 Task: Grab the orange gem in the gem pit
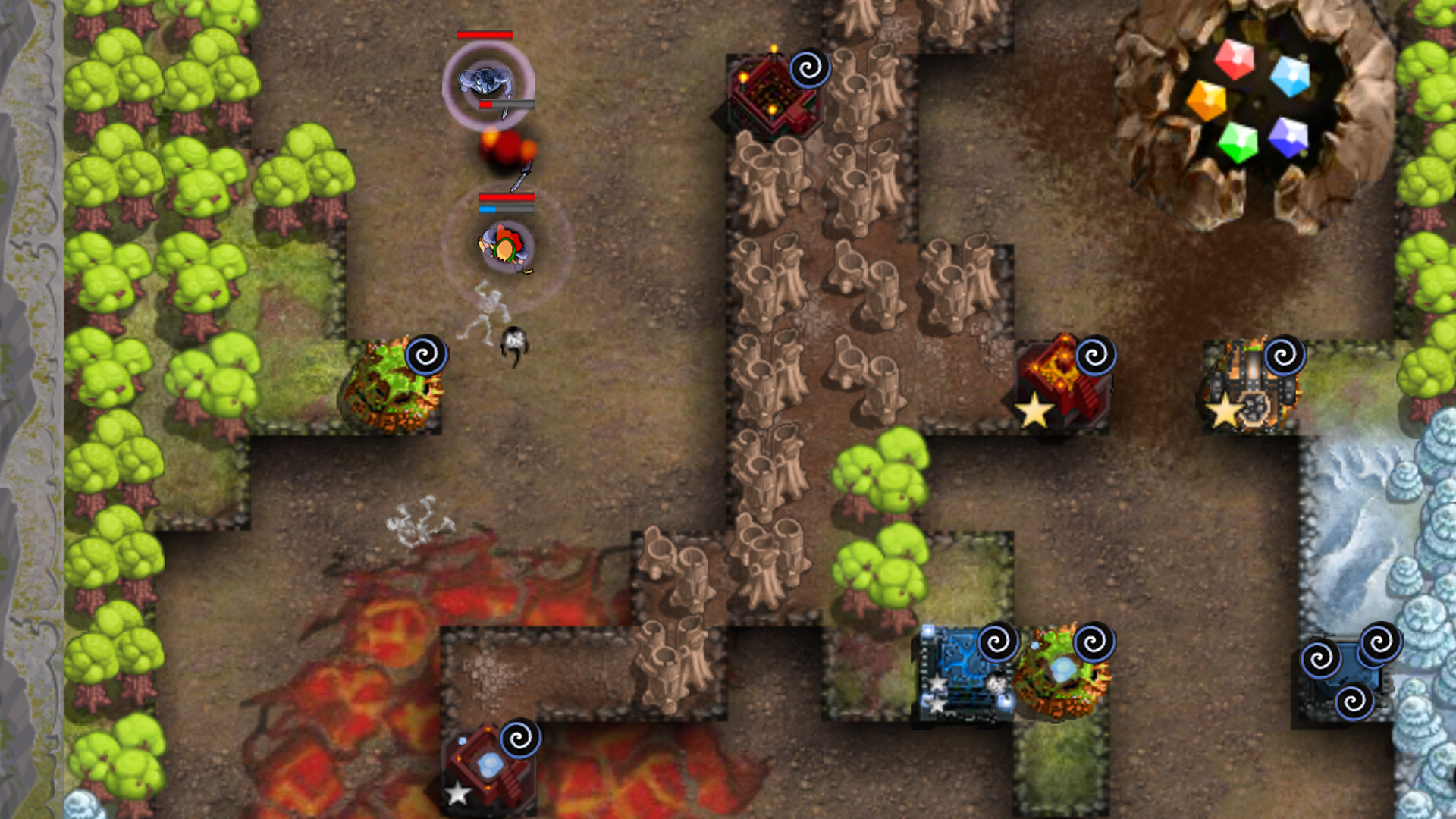[1207, 101]
